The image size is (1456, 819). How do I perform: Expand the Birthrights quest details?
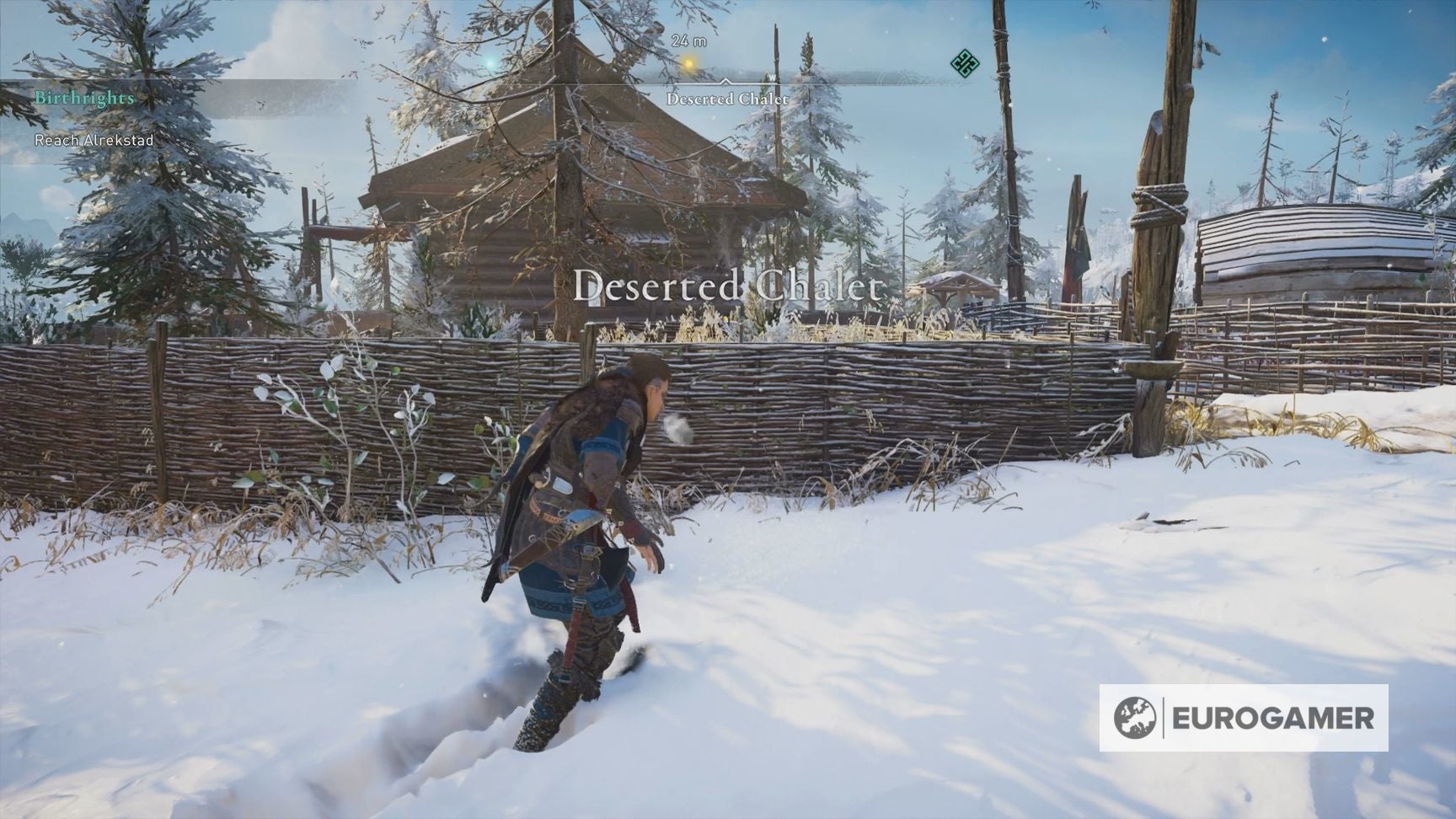click(x=83, y=97)
